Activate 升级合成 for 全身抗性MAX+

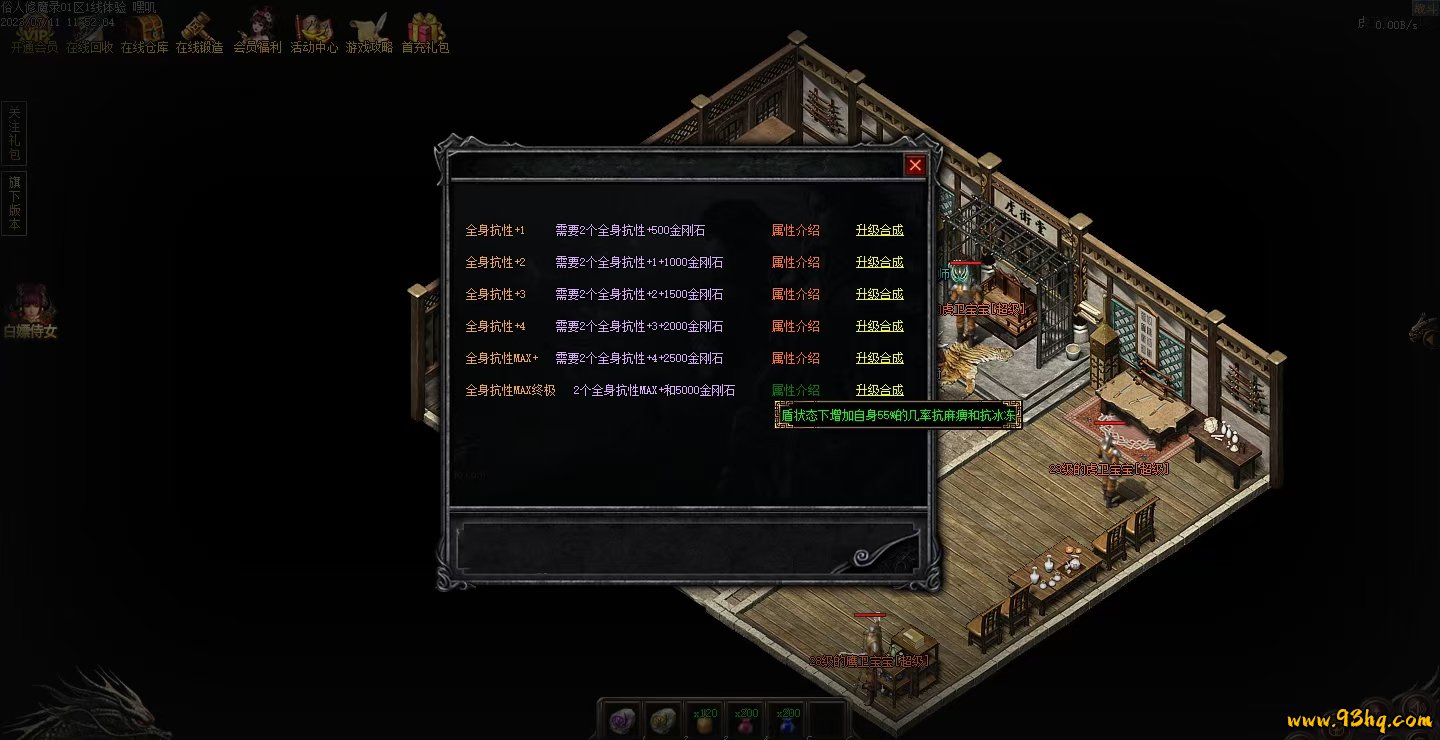tap(879, 358)
